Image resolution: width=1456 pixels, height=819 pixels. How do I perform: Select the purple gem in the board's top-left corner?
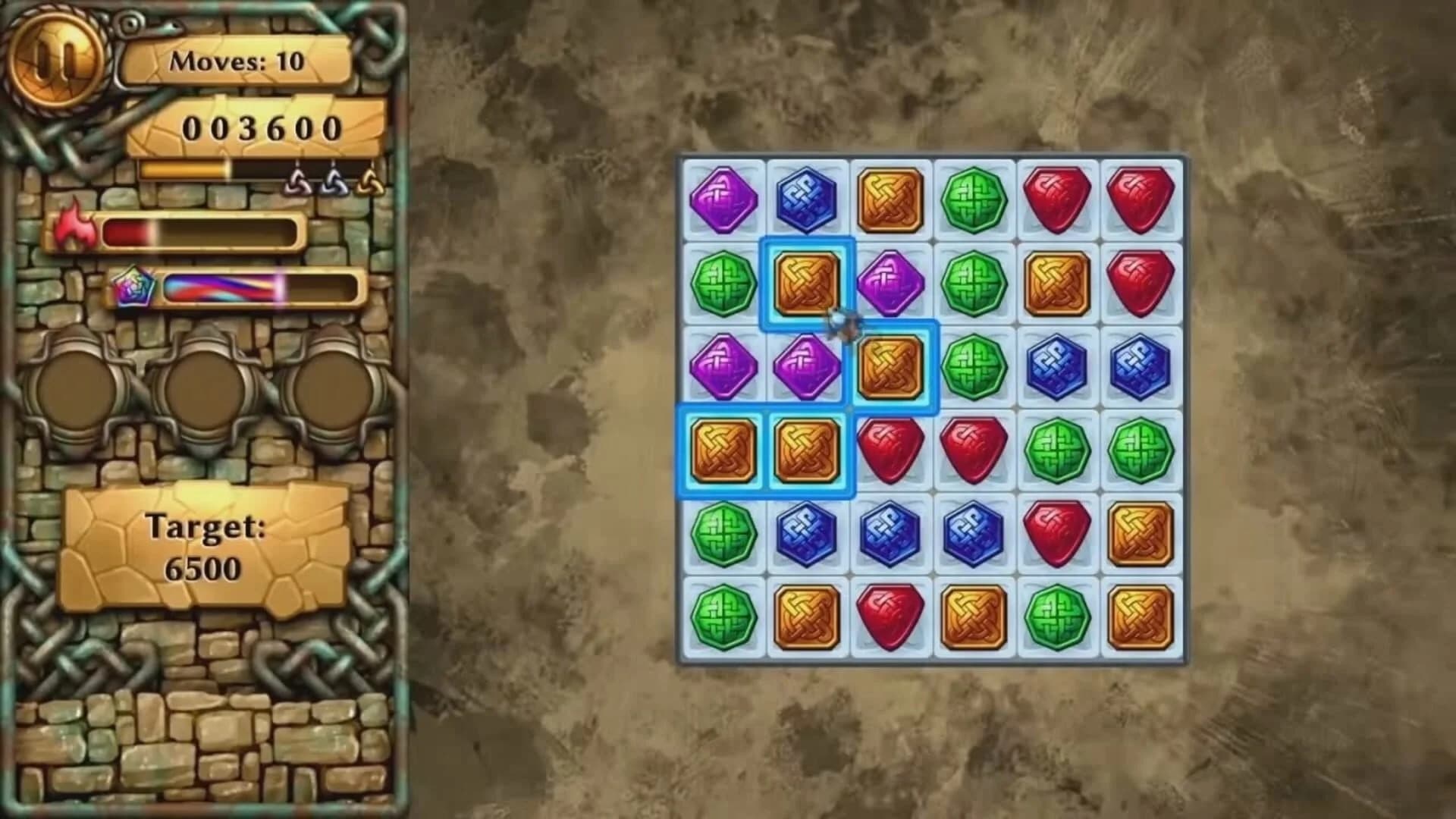724,199
